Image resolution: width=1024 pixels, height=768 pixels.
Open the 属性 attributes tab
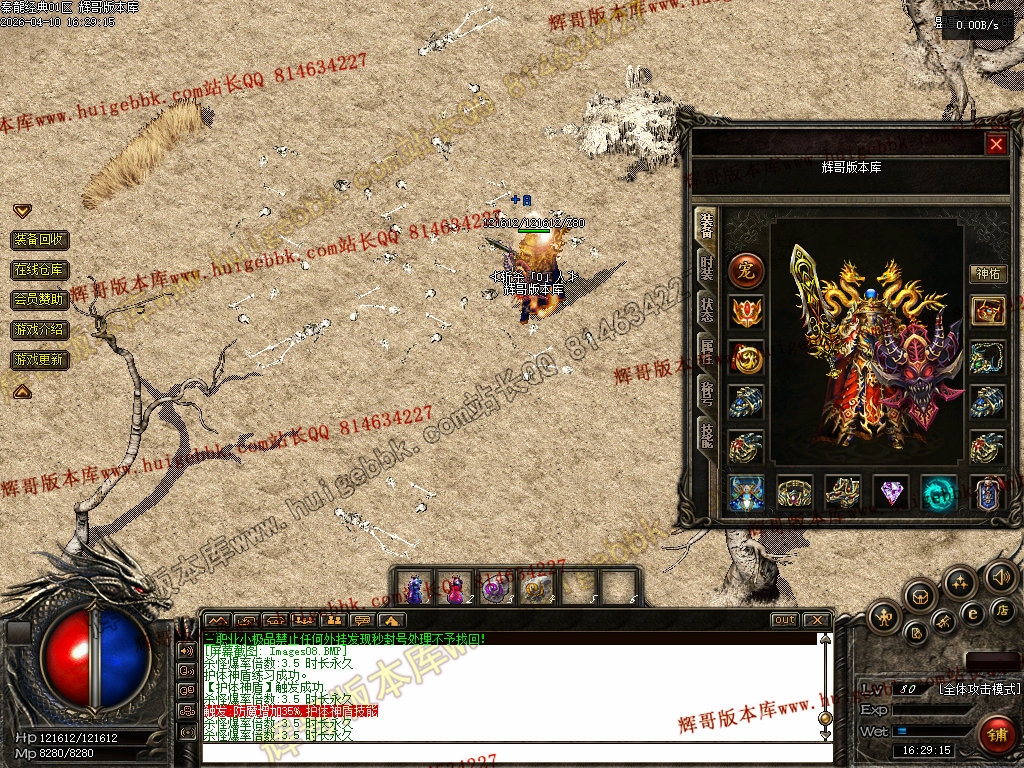click(x=706, y=351)
